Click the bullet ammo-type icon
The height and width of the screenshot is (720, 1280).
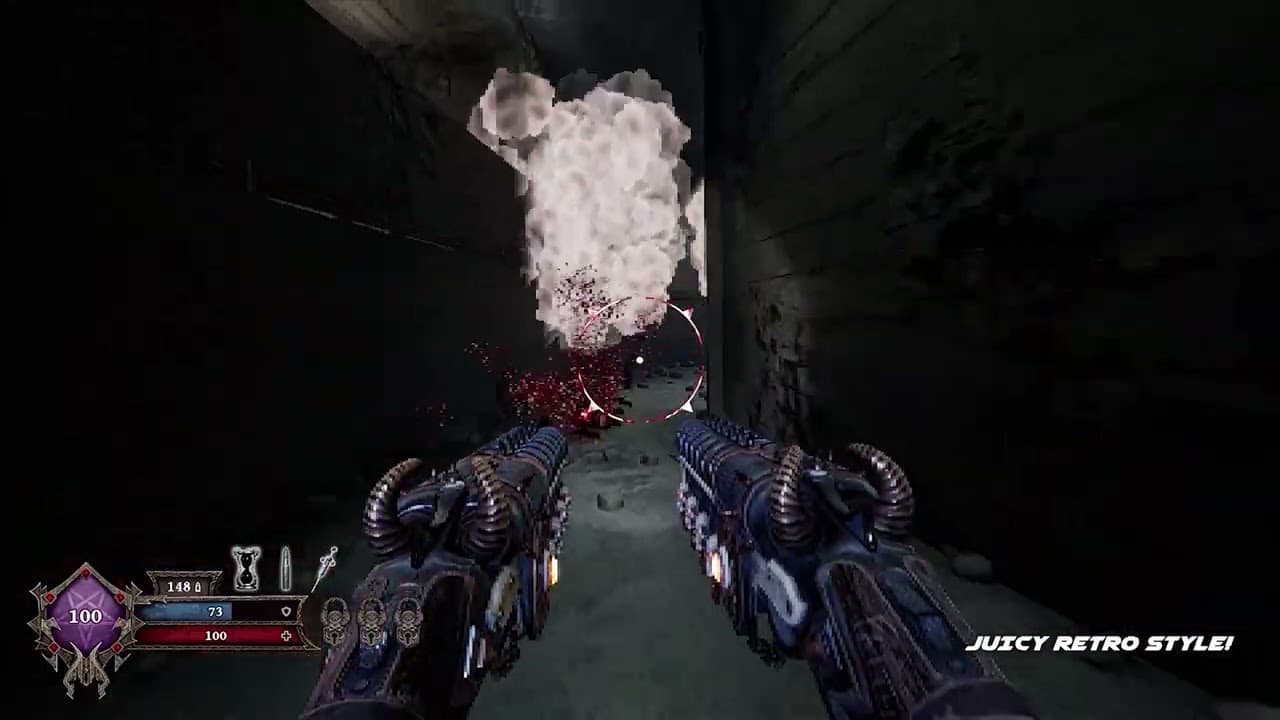pos(284,565)
